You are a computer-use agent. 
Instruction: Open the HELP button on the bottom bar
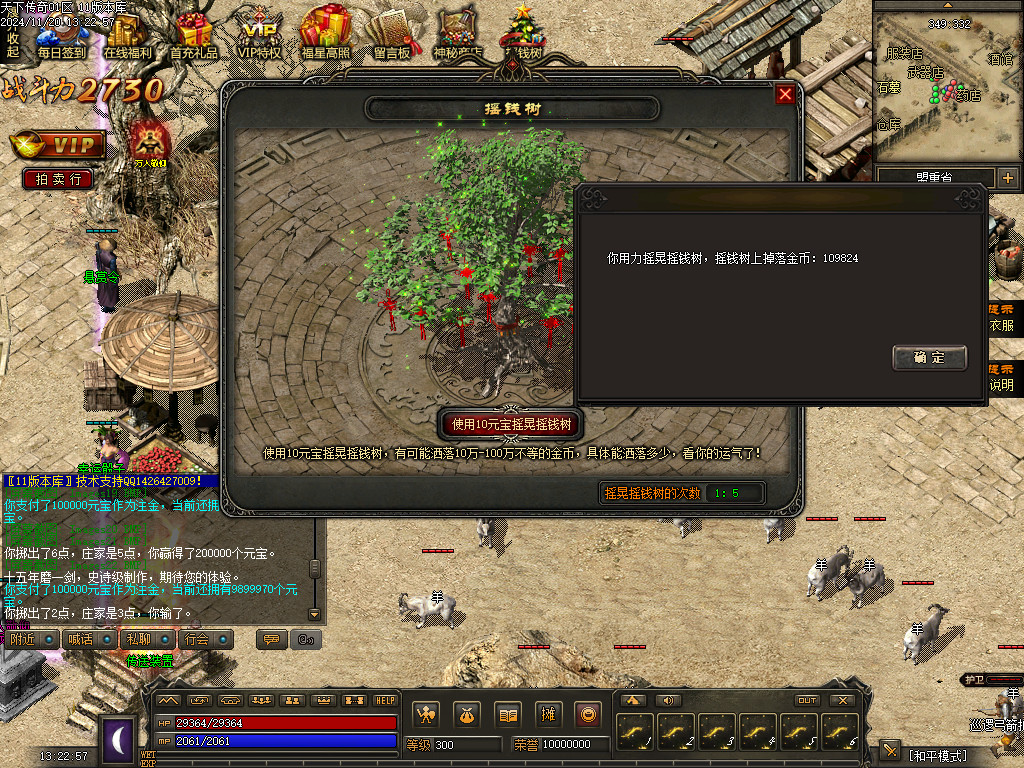click(x=385, y=700)
